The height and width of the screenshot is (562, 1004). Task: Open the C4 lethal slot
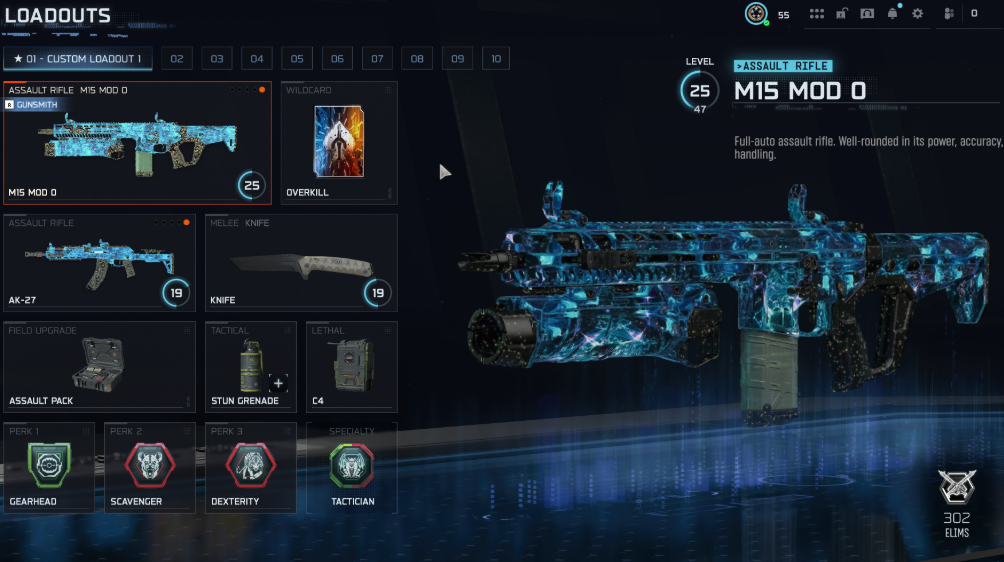[351, 367]
